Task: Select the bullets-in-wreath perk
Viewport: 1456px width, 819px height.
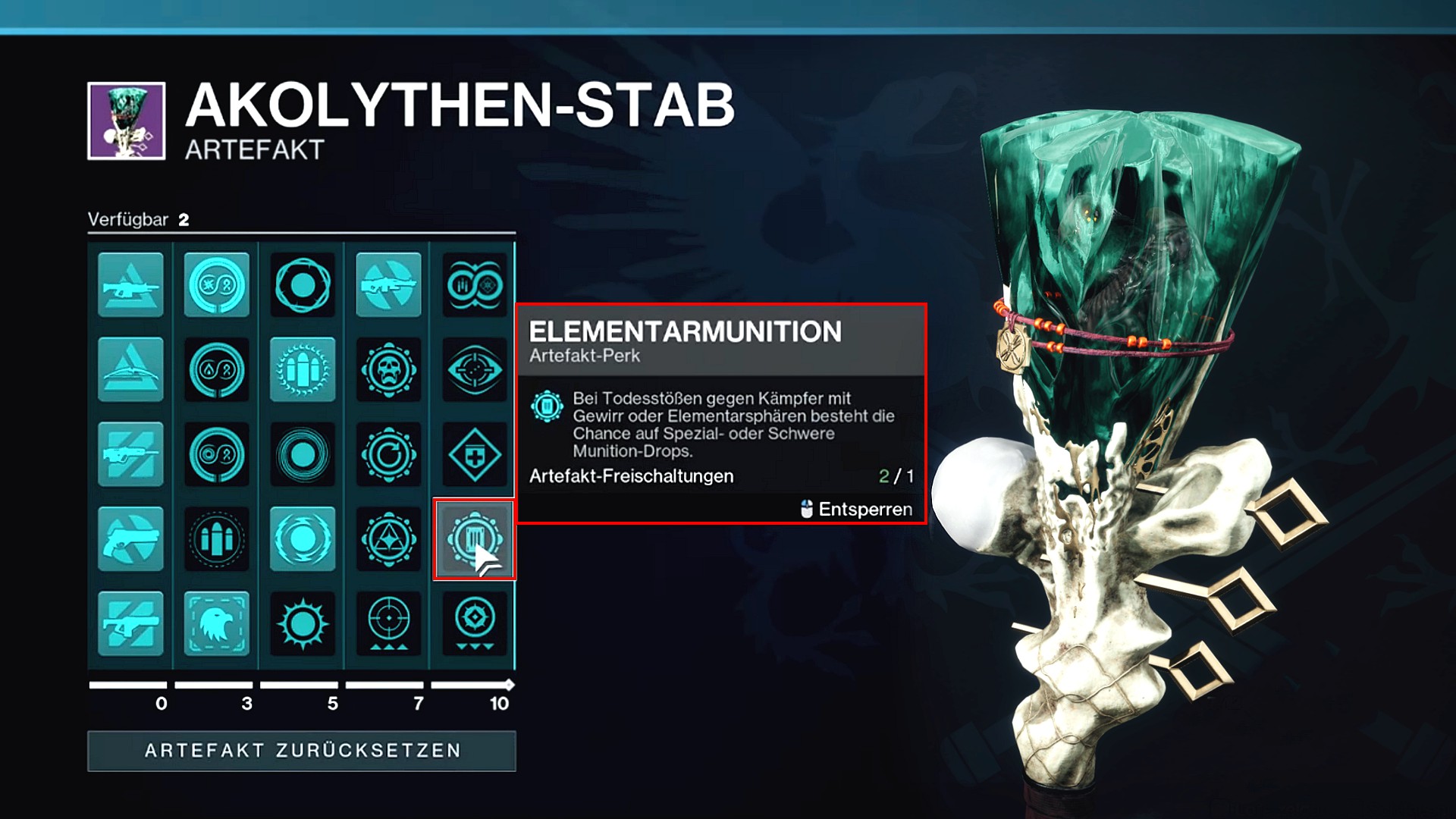Action: (303, 370)
